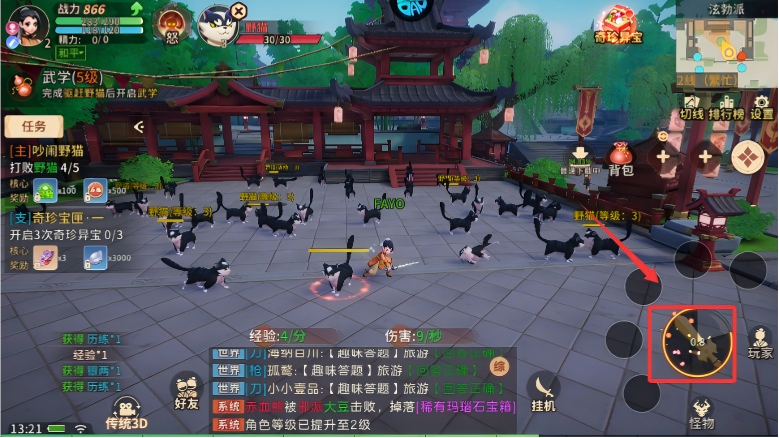Toggle 挂机 auto-battle
This screenshot has height=438, width=779.
[x=544, y=392]
